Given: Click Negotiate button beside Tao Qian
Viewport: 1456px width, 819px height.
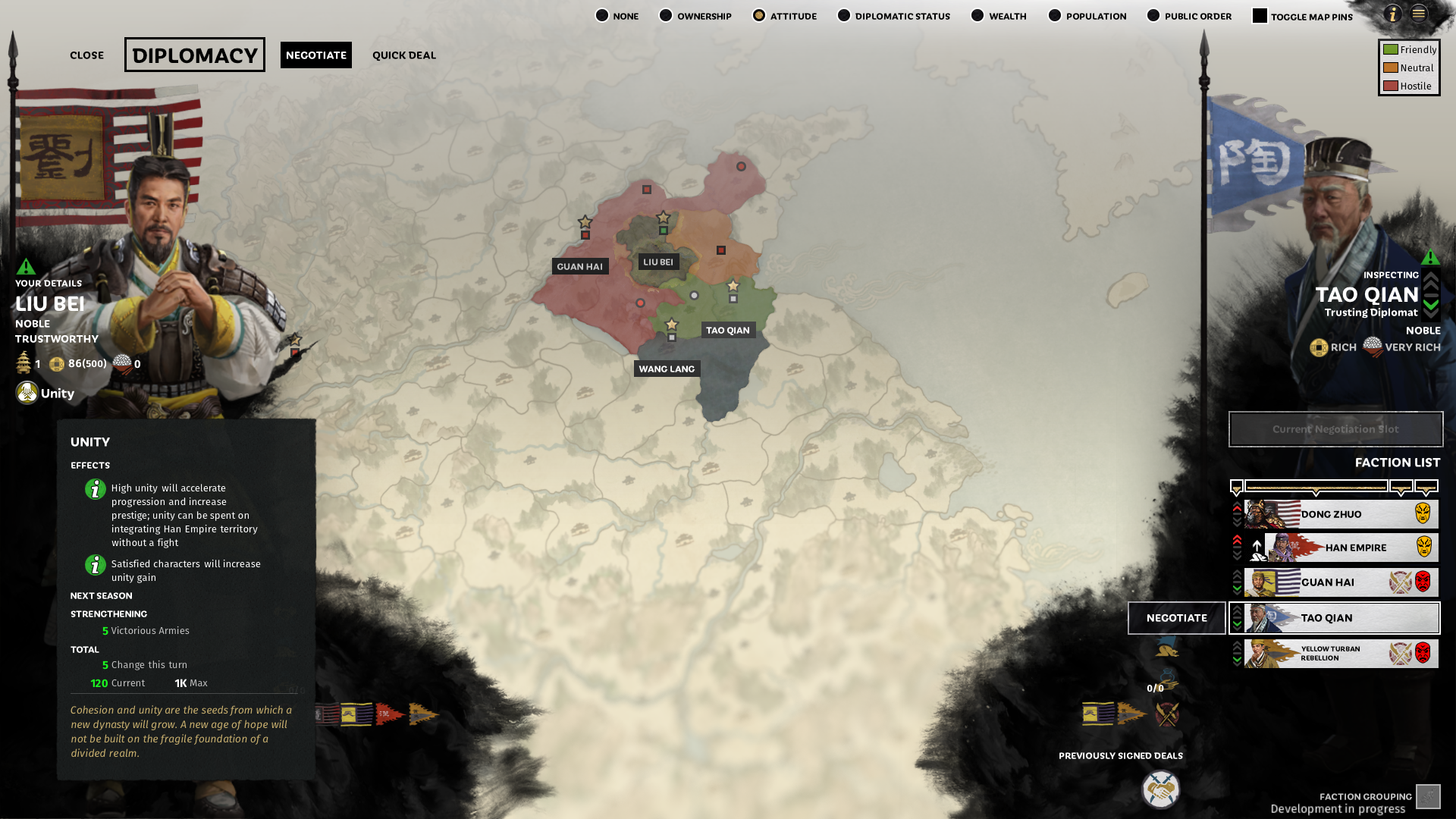Looking at the screenshot, I should click(x=1176, y=618).
